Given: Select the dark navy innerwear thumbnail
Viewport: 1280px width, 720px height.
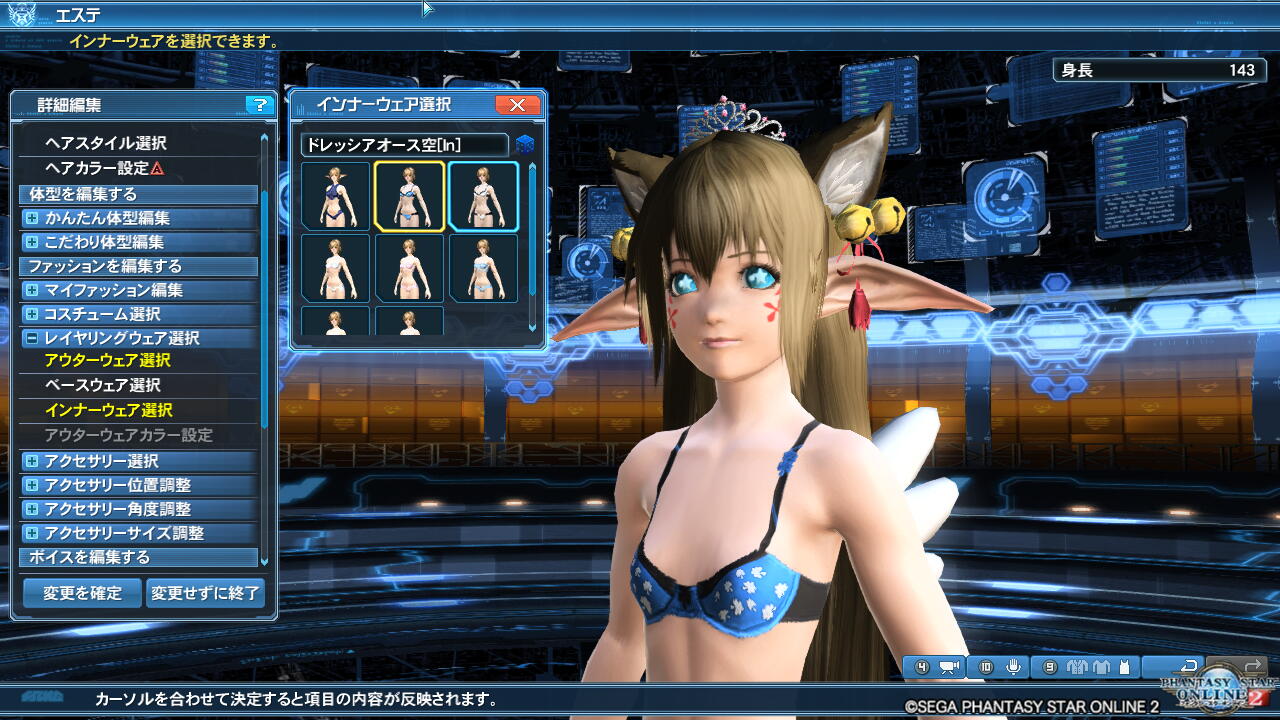Looking at the screenshot, I should (x=336, y=196).
